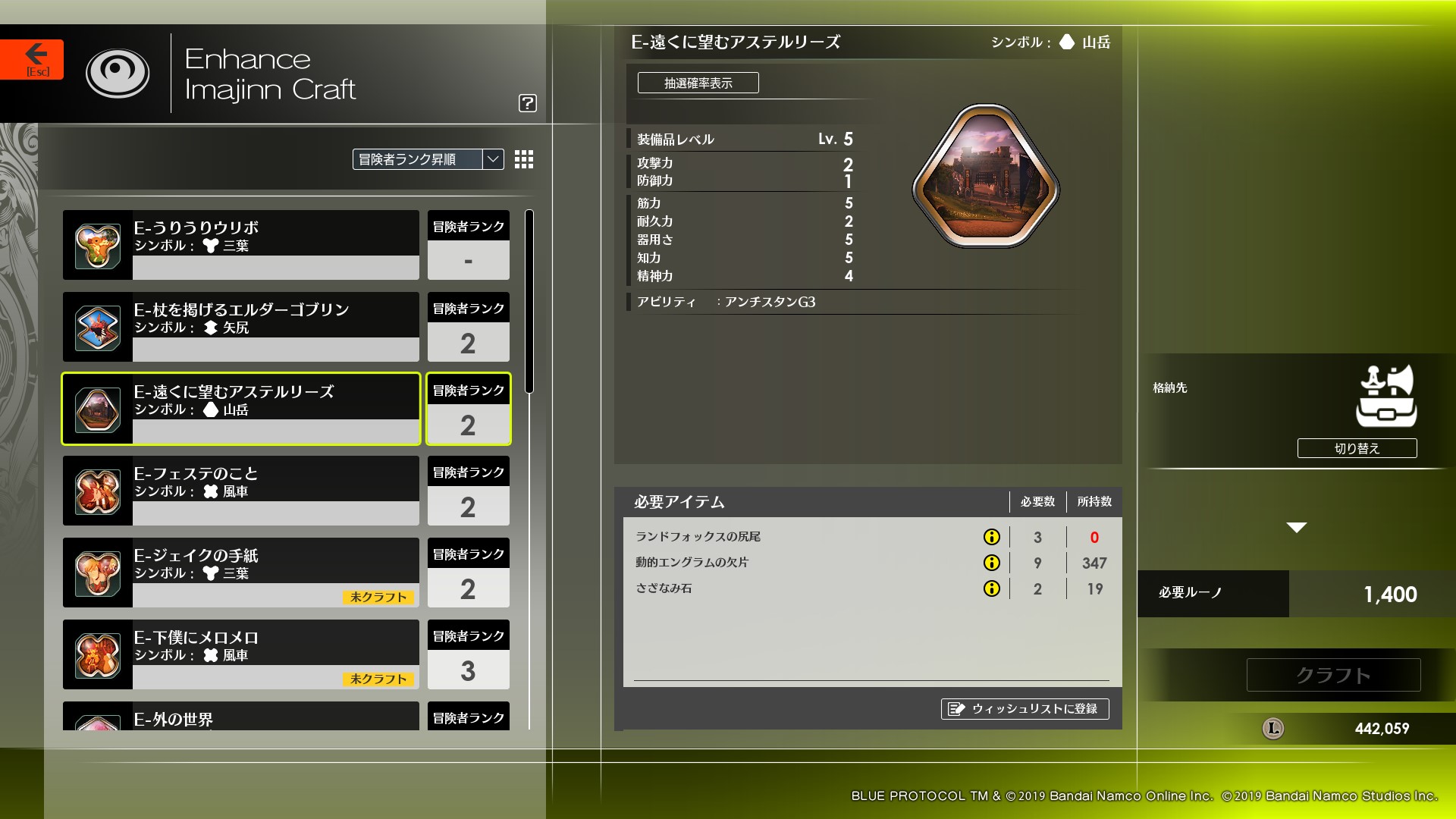1456x819 pixels.
Task: Collapse the dropdown chevron beside sort options
Action: point(491,159)
